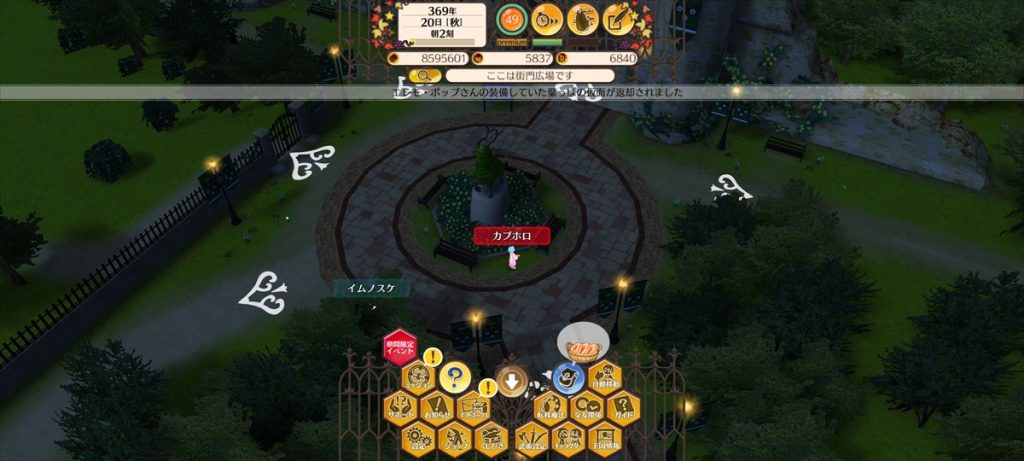The width and height of the screenshot is (1024, 461).
Task: Open the サポート menu hexagon
Action: (401, 407)
